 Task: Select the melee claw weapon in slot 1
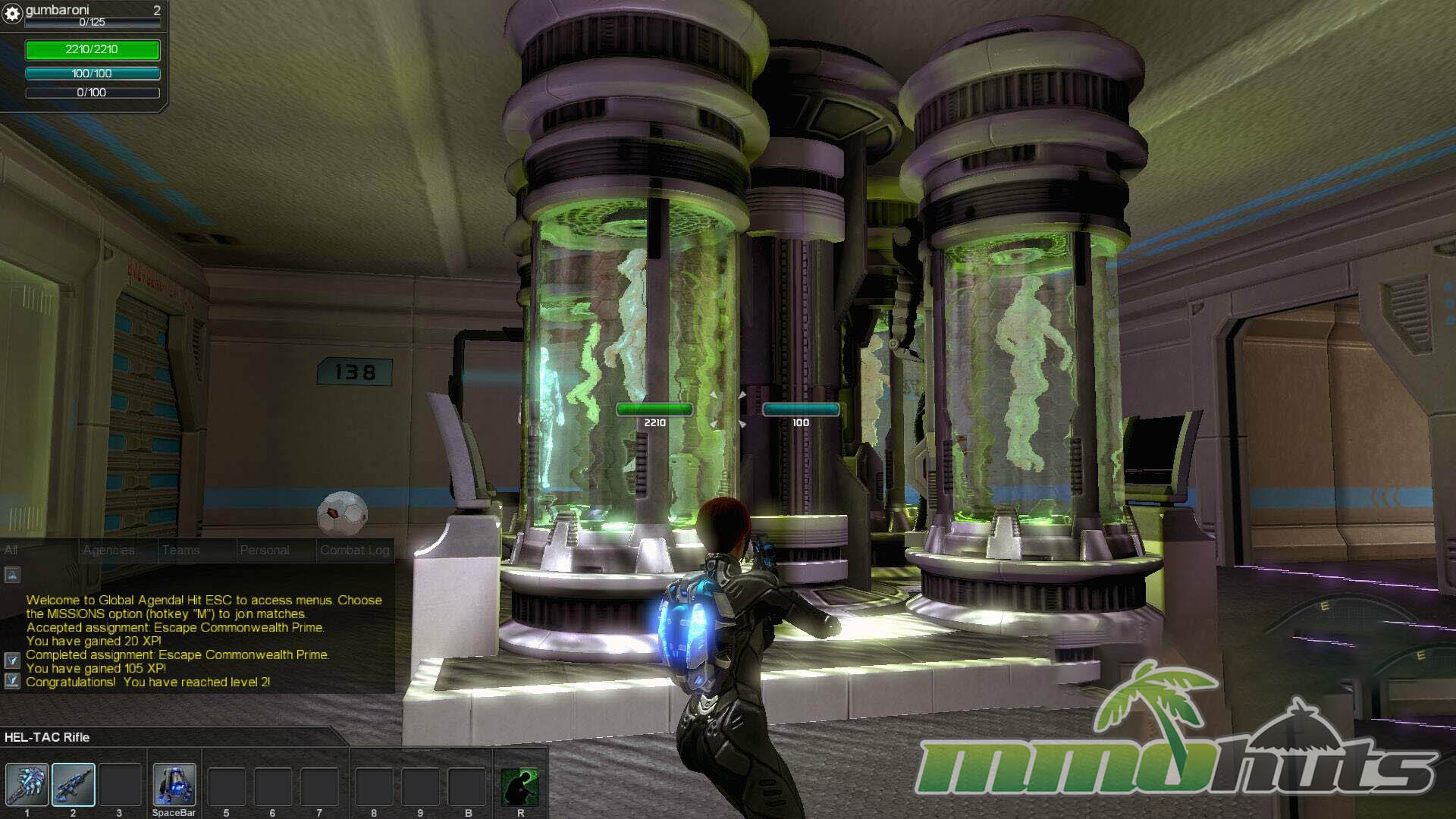pyautogui.click(x=27, y=785)
